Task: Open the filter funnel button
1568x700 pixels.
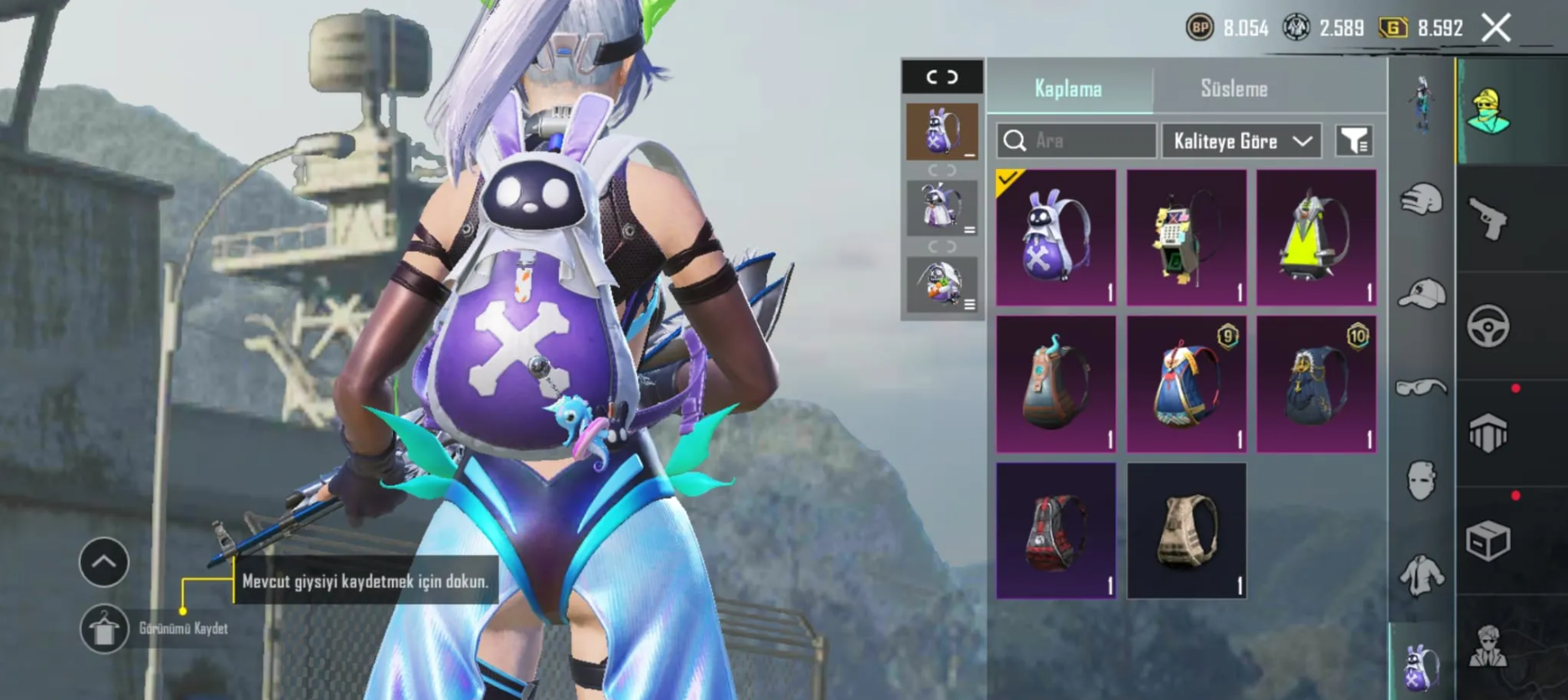Action: pos(1354,141)
